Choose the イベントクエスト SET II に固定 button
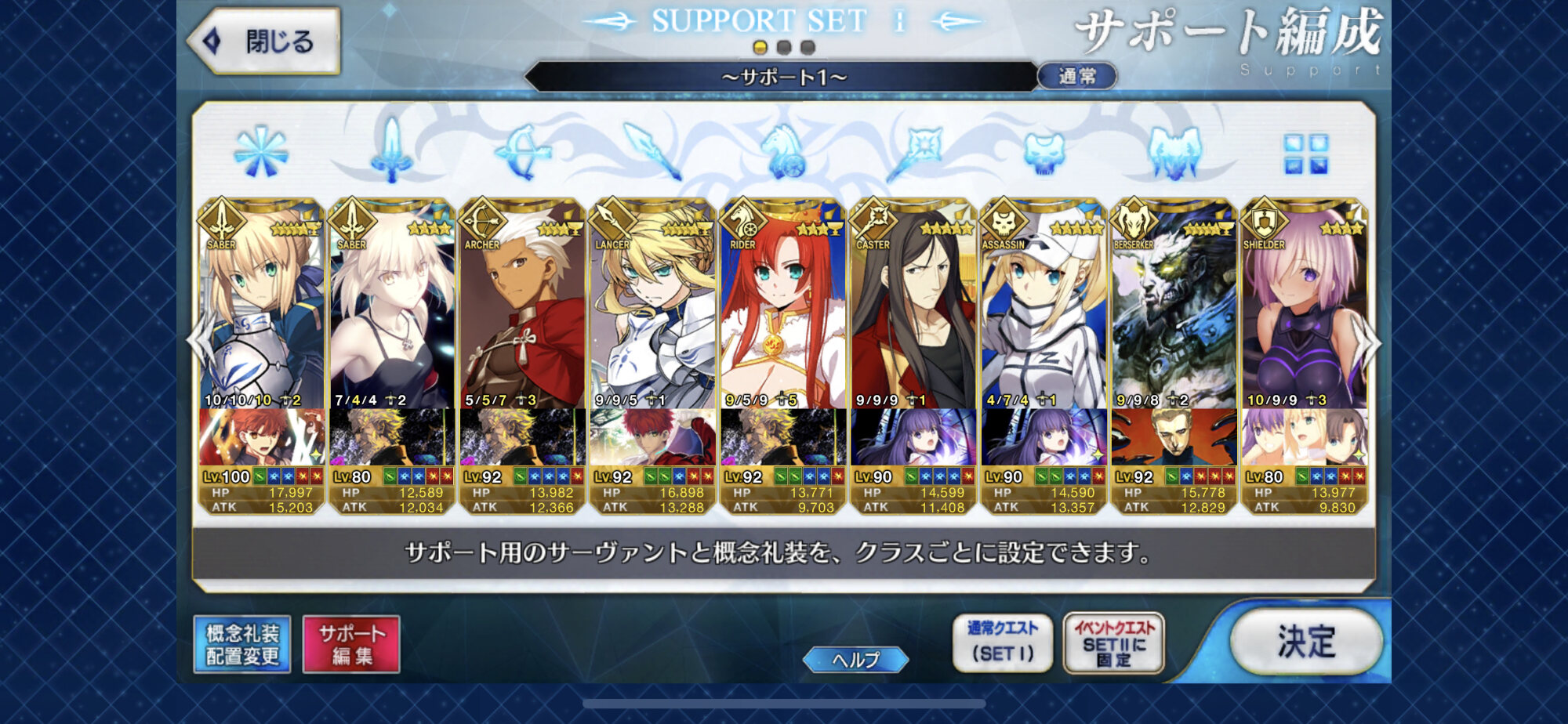 [x=1113, y=642]
